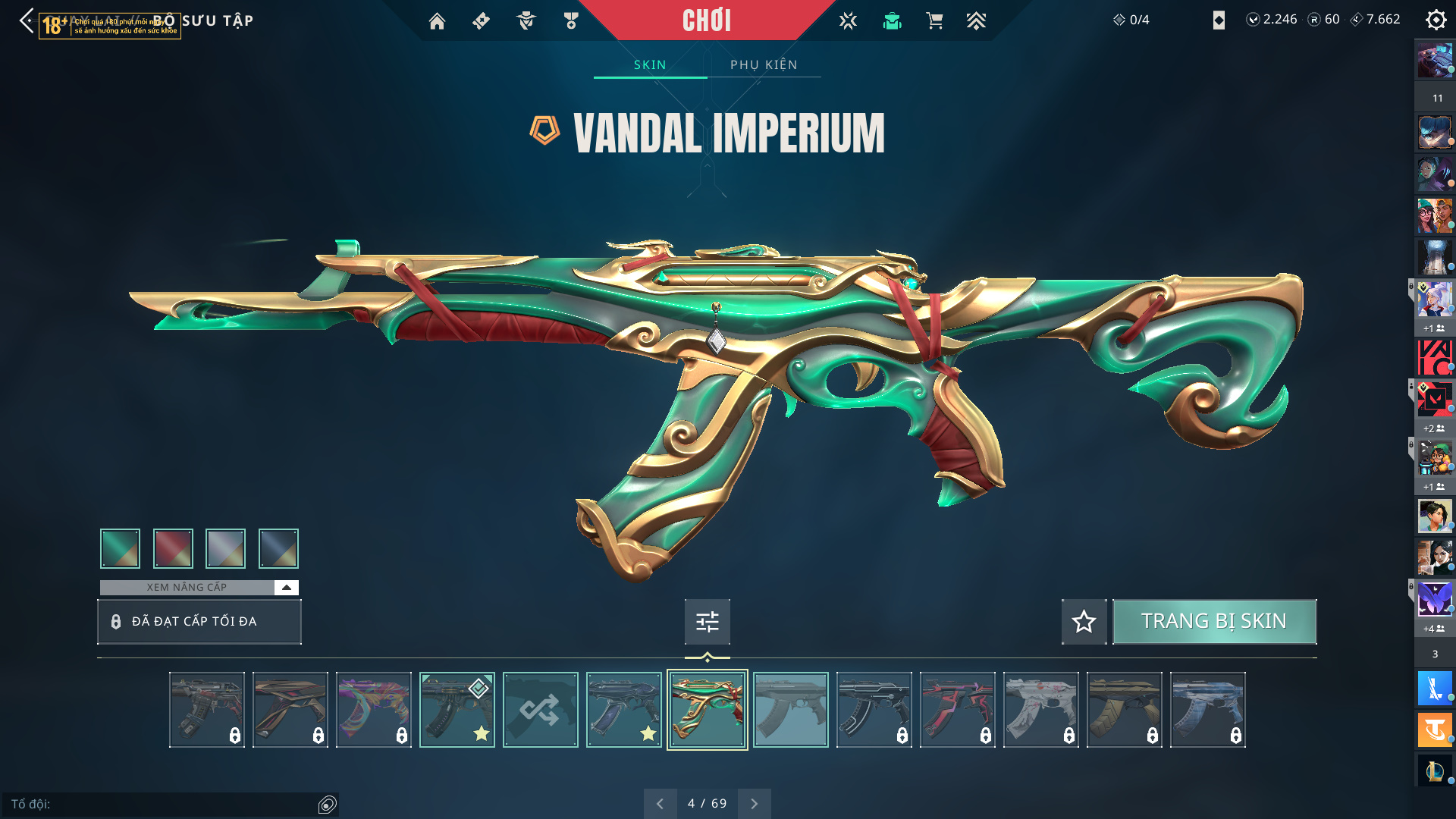Go to the home icon
Image resolution: width=1456 pixels, height=819 pixels.
[437, 21]
